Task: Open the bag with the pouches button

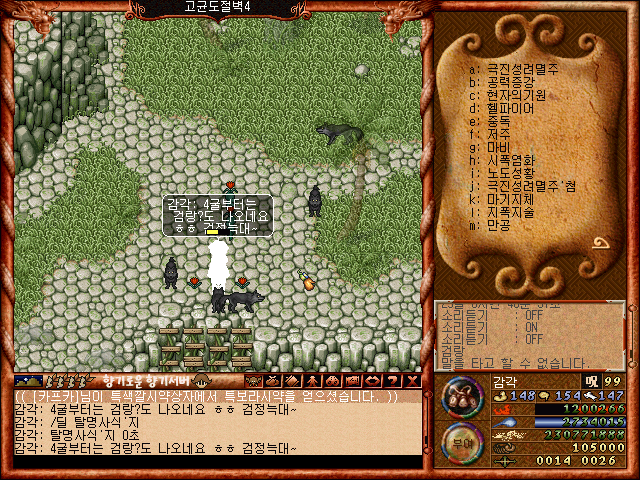Action: (x=461, y=396)
